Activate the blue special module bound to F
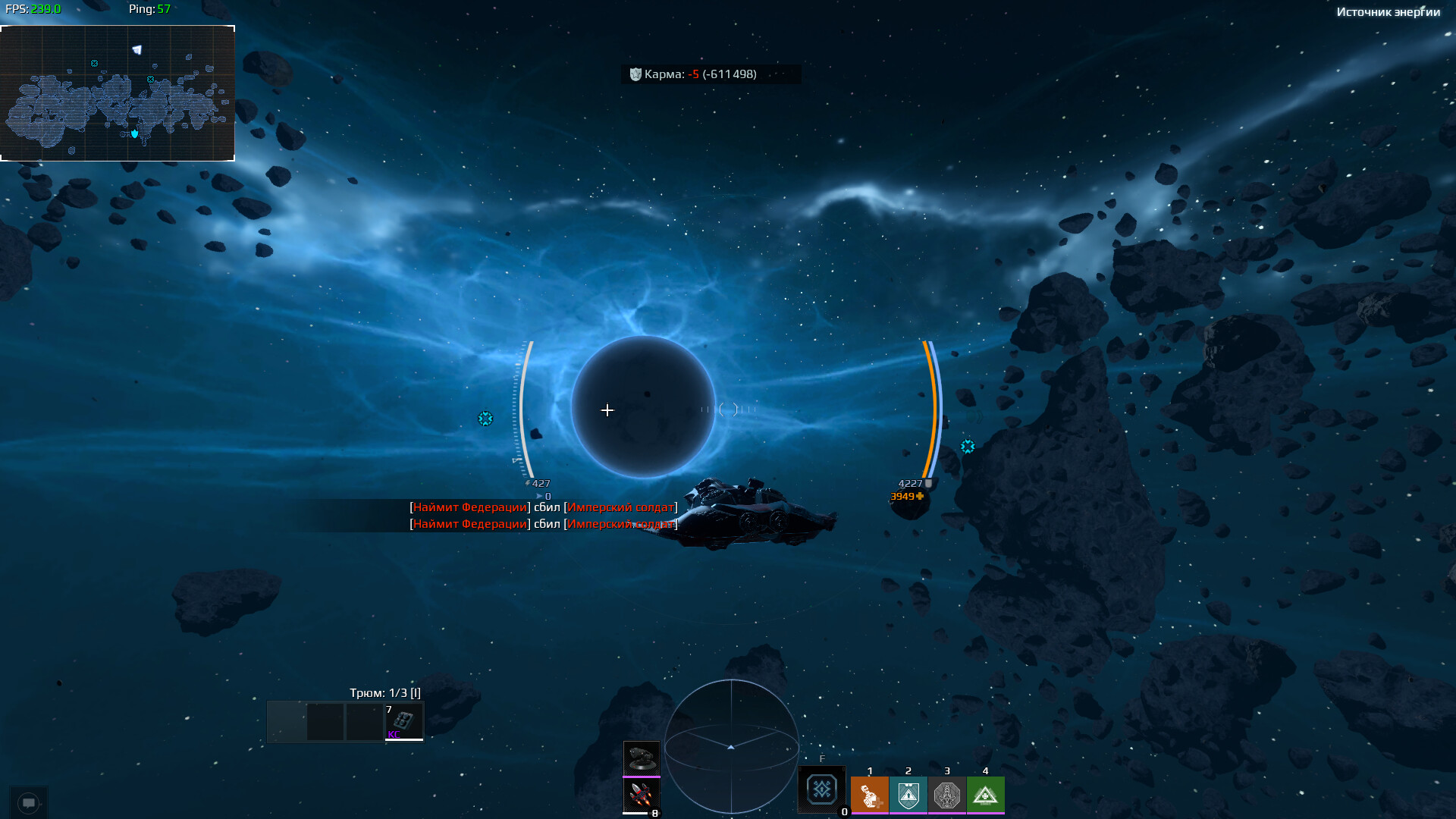This screenshot has height=819, width=1456. click(822, 790)
